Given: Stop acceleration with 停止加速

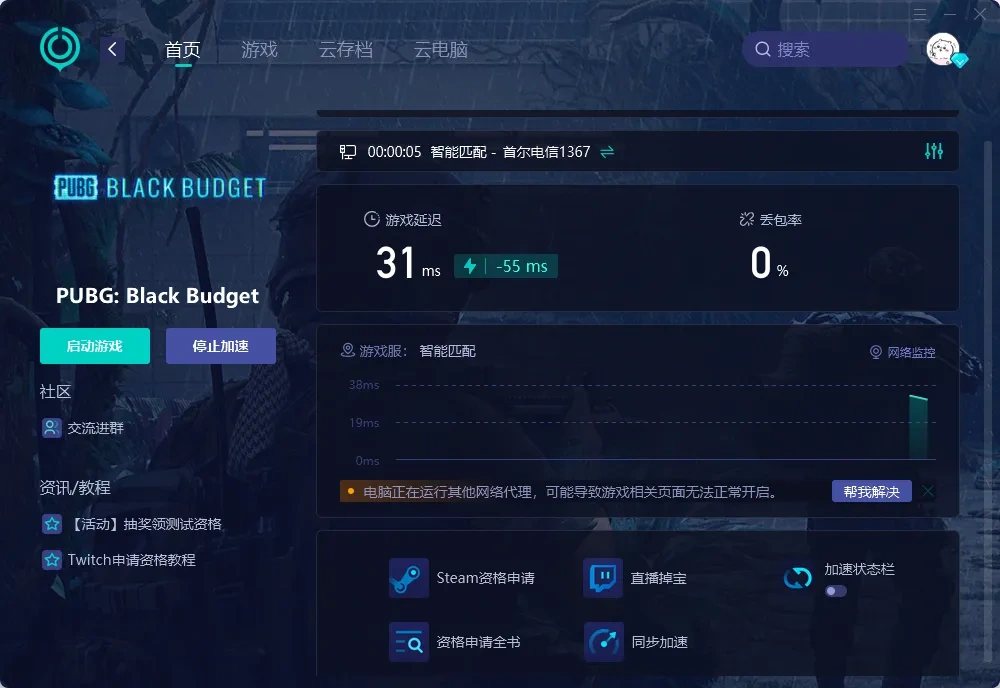Looking at the screenshot, I should coord(220,346).
